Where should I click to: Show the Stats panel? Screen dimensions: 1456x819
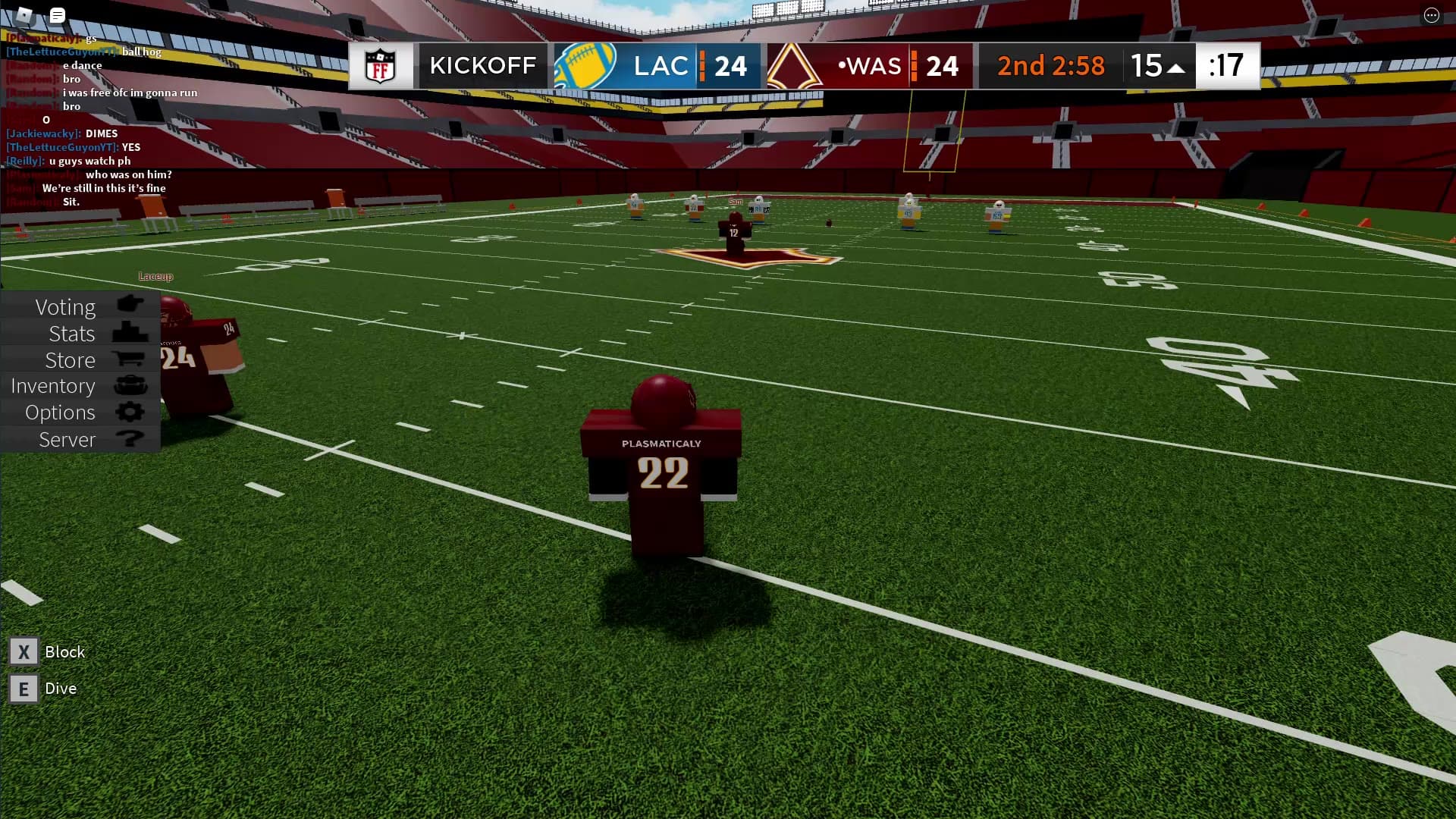pos(80,333)
